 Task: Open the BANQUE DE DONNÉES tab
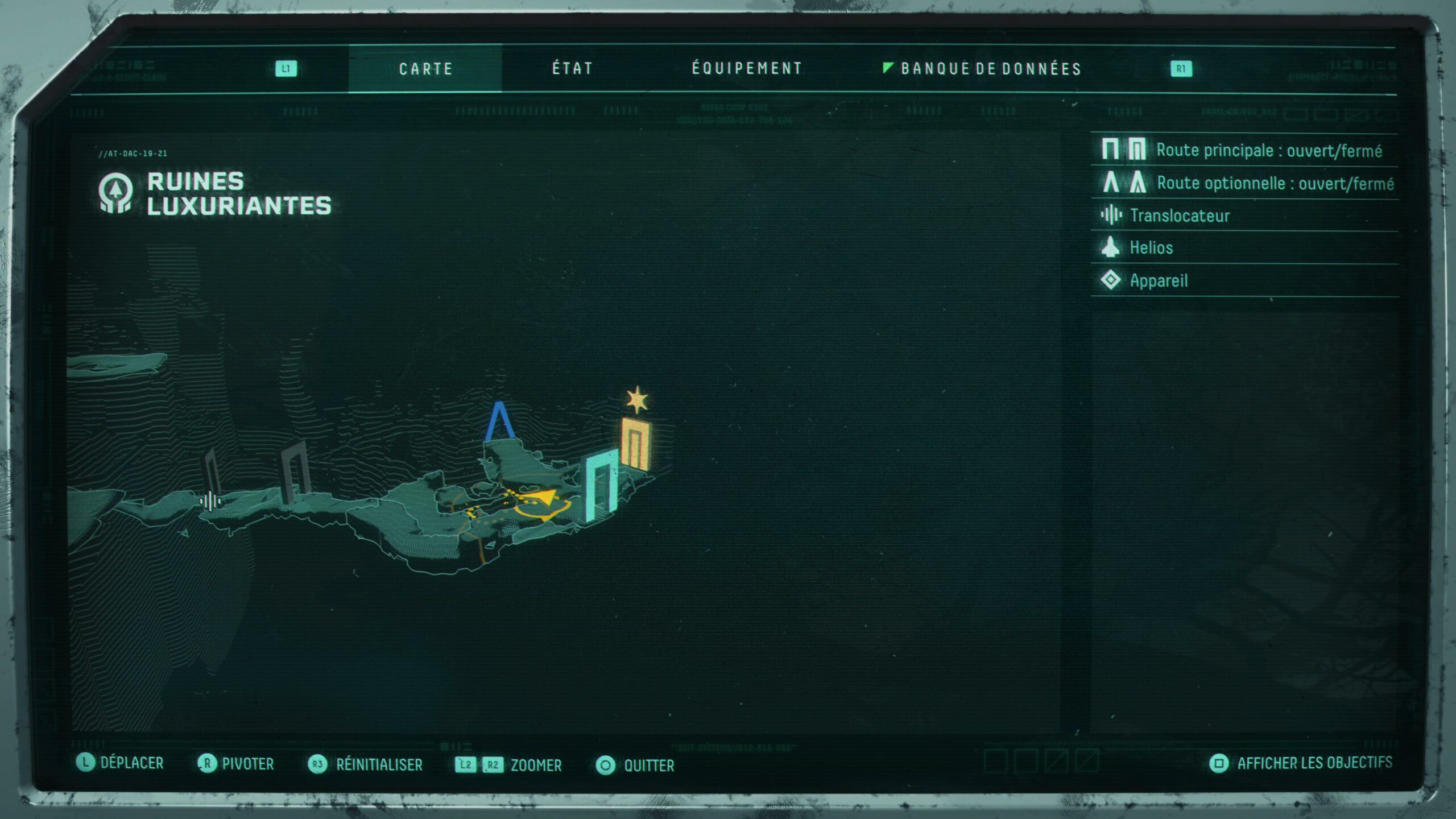(990, 69)
